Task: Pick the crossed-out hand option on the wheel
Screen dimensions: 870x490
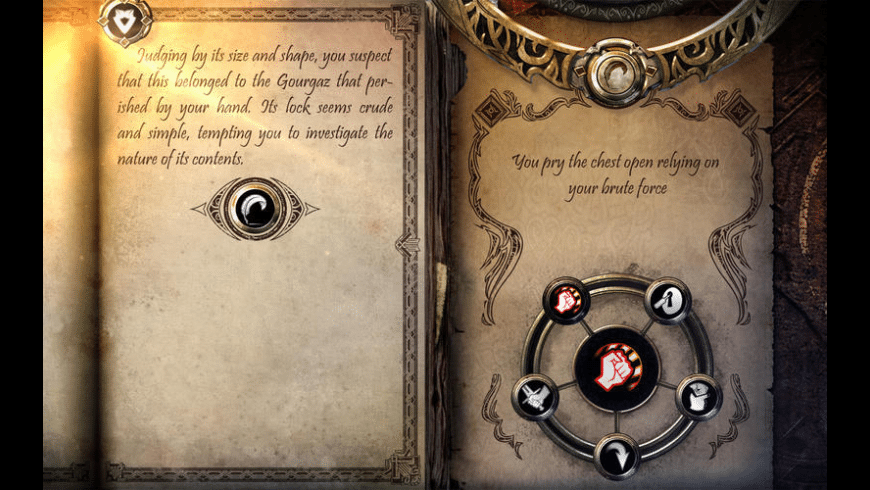Action: pyautogui.click(x=537, y=397)
